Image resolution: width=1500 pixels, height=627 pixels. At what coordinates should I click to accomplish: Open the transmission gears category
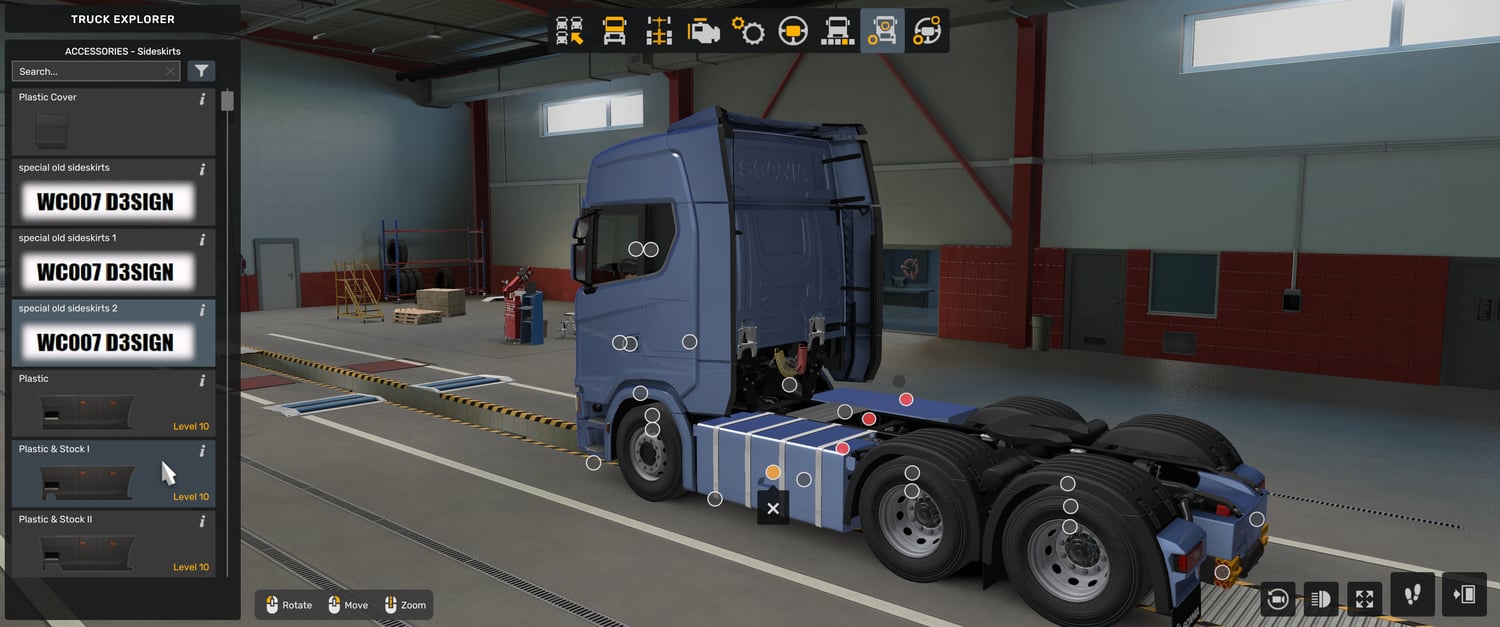748,31
